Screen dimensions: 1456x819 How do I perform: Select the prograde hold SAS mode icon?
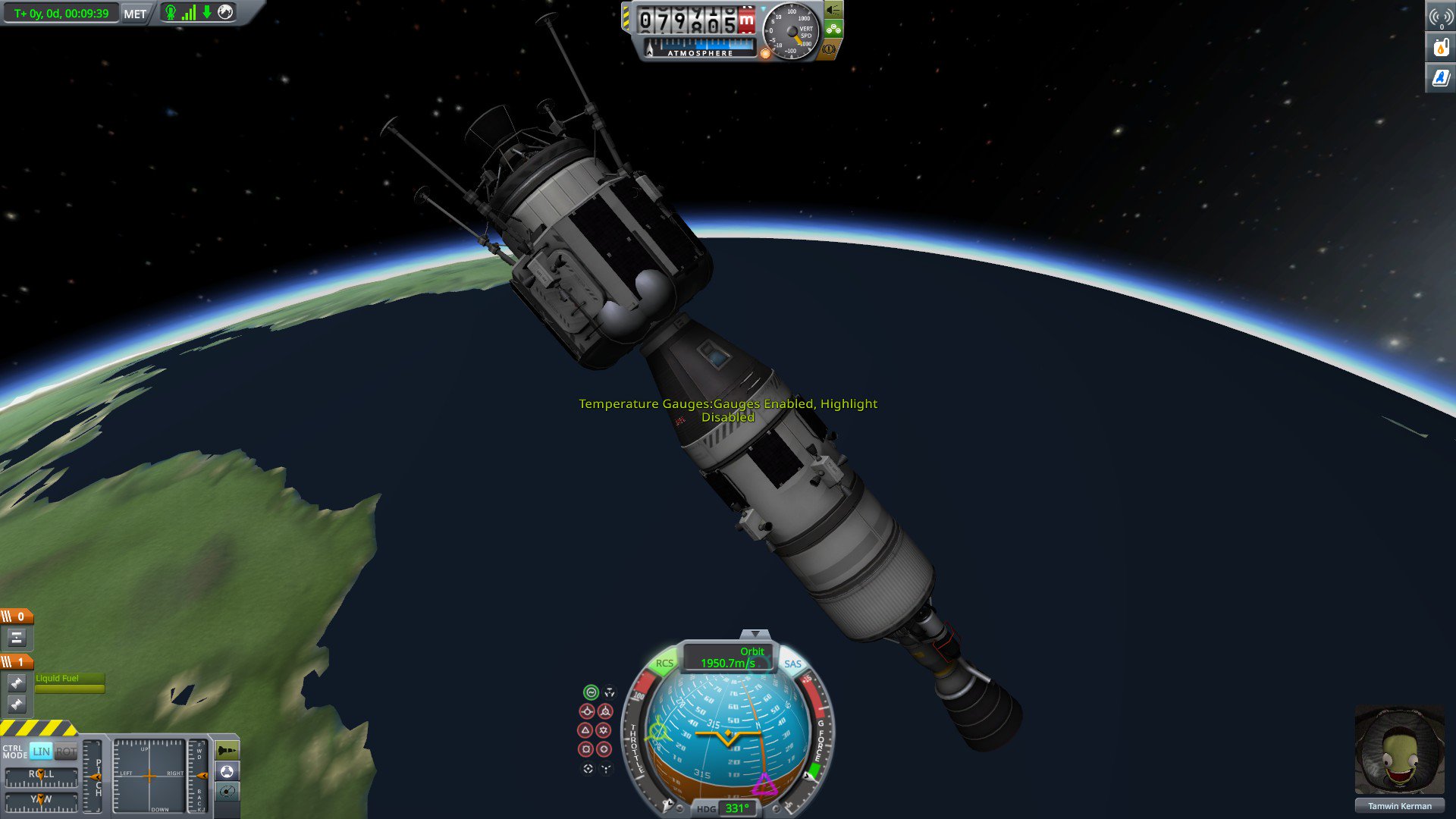(x=587, y=712)
